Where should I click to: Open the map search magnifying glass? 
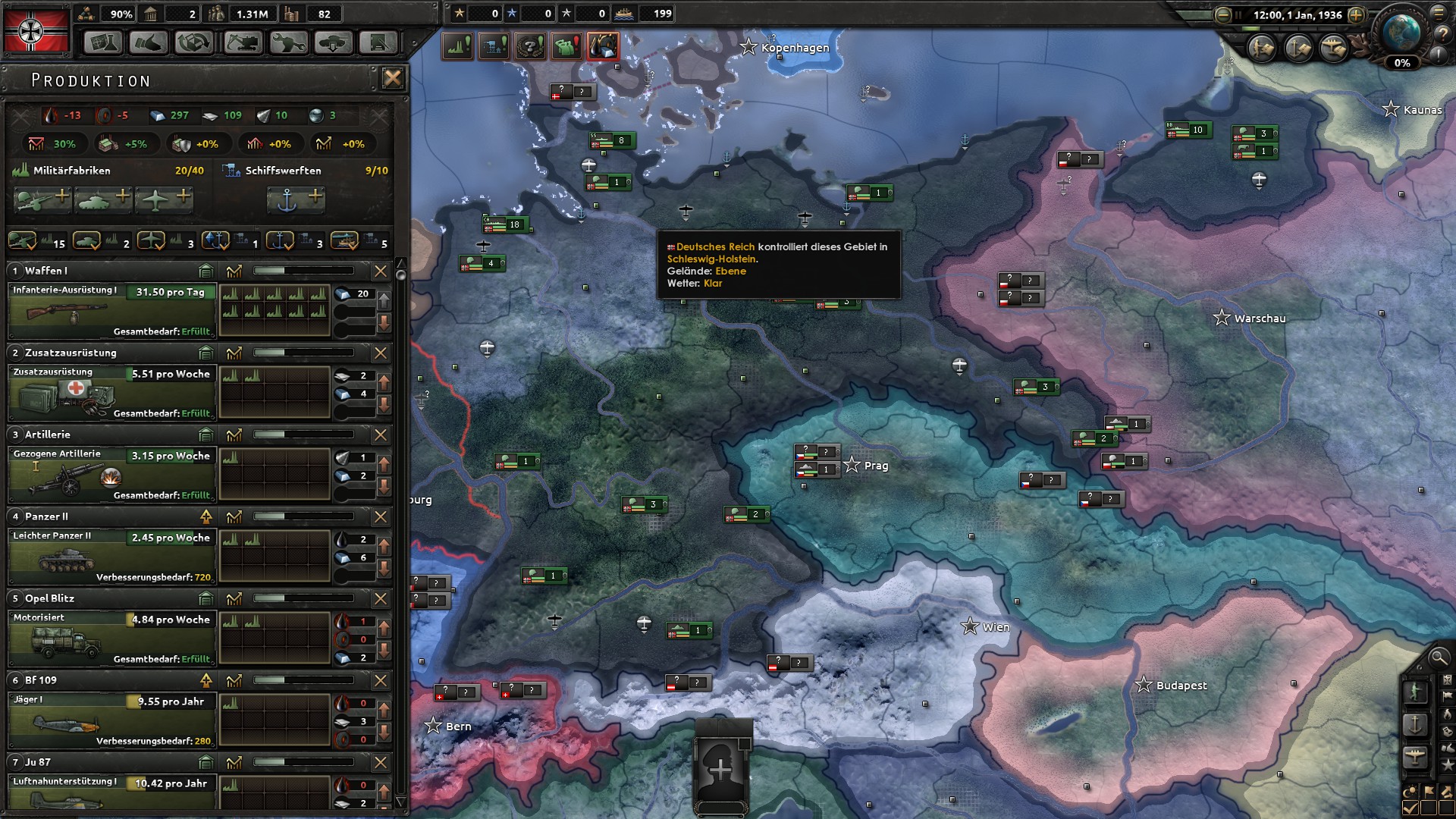point(1438,657)
